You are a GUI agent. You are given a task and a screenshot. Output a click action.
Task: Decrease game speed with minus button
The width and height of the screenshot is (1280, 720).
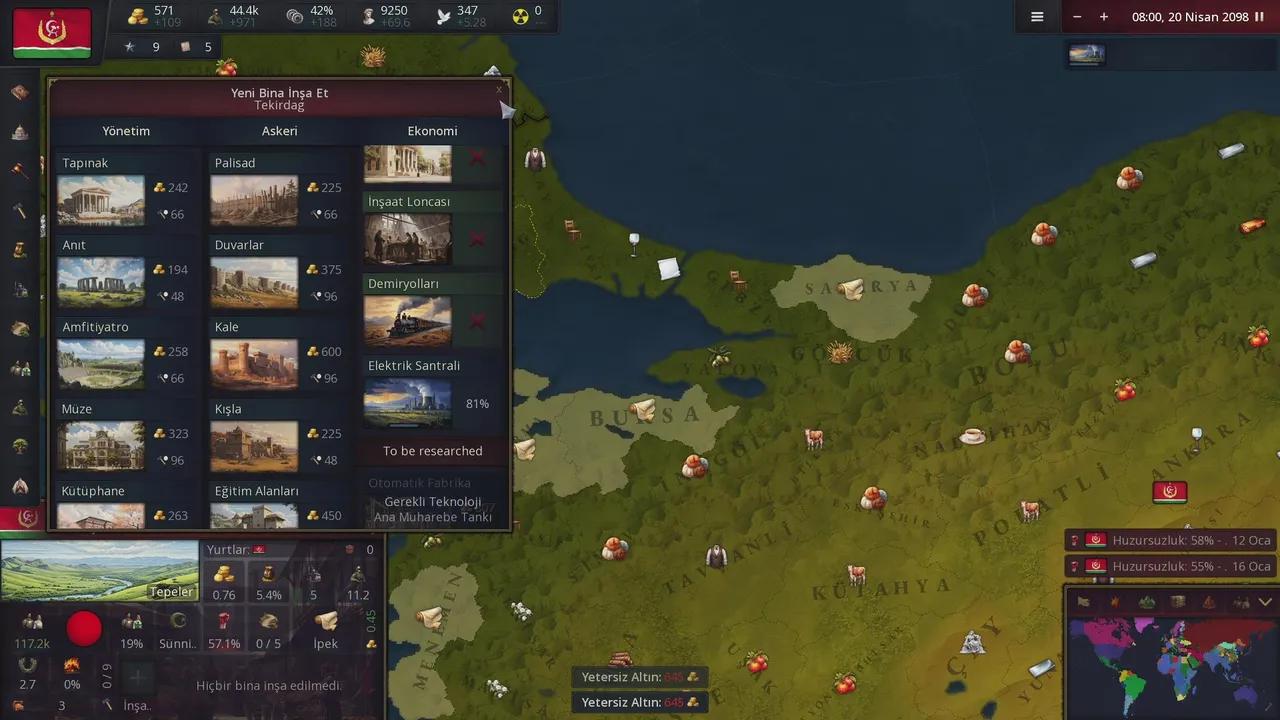point(1077,17)
